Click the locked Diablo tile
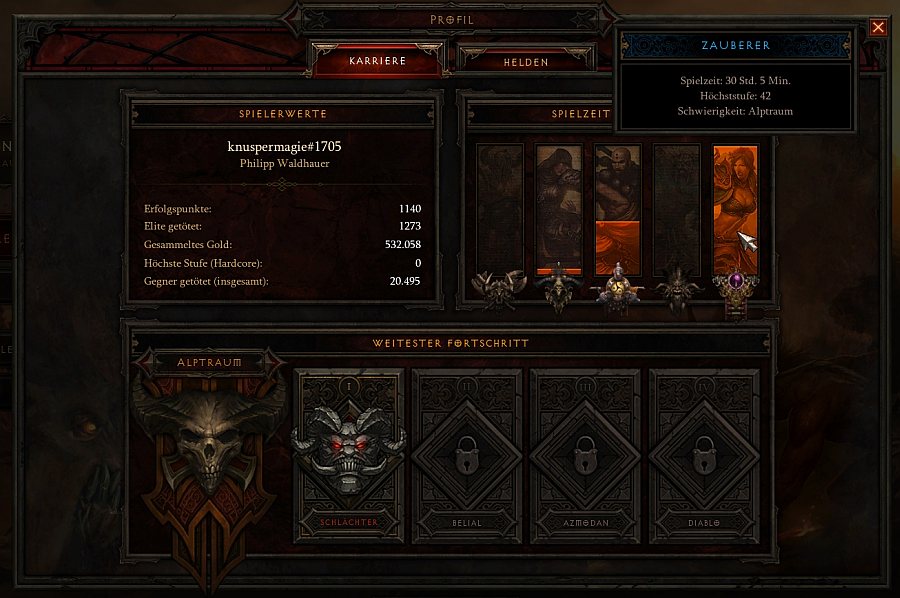 point(703,455)
